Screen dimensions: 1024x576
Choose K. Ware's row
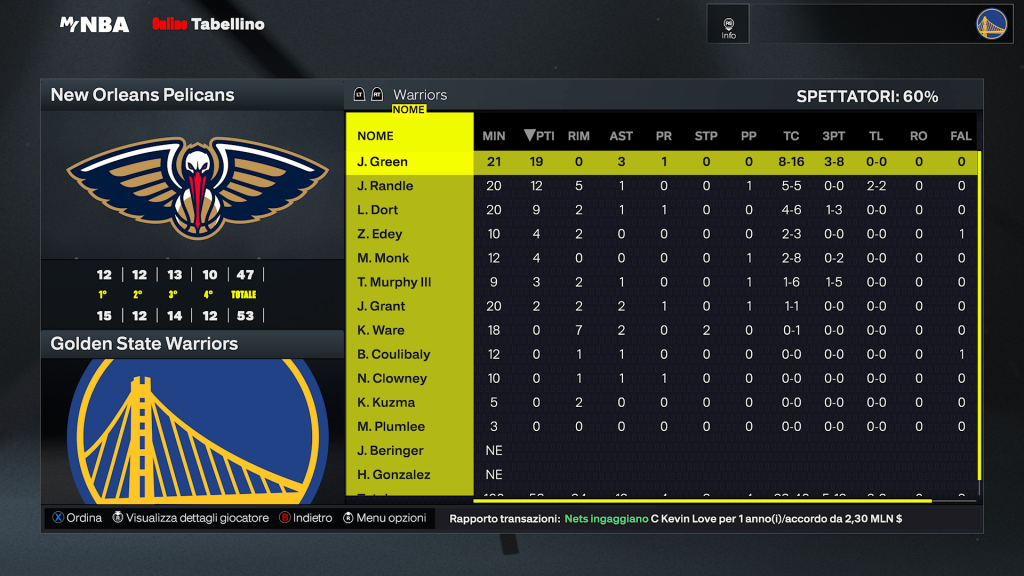click(381, 330)
